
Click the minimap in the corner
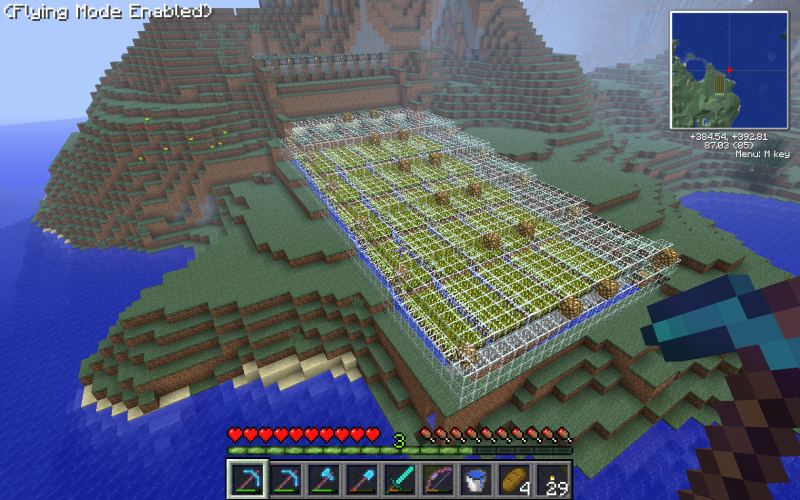coord(729,70)
